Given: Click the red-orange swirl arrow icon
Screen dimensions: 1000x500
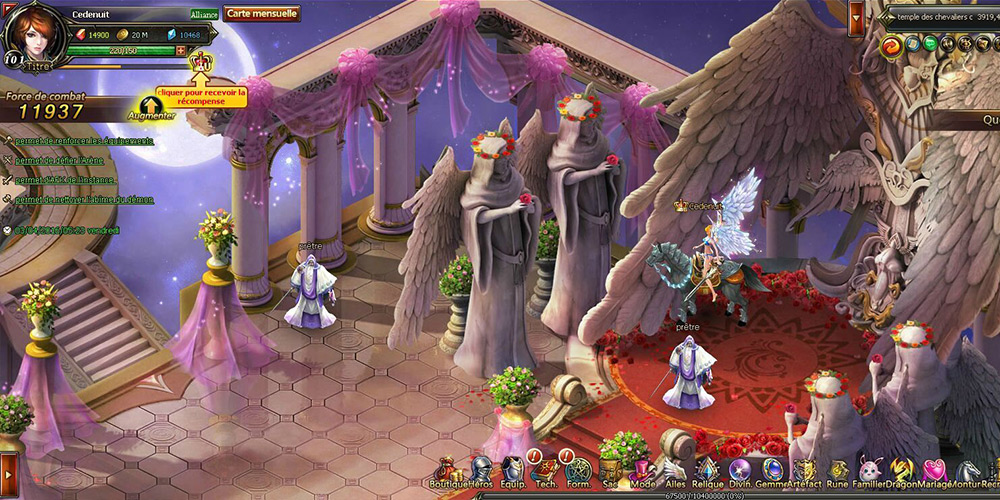Looking at the screenshot, I should 890,45.
